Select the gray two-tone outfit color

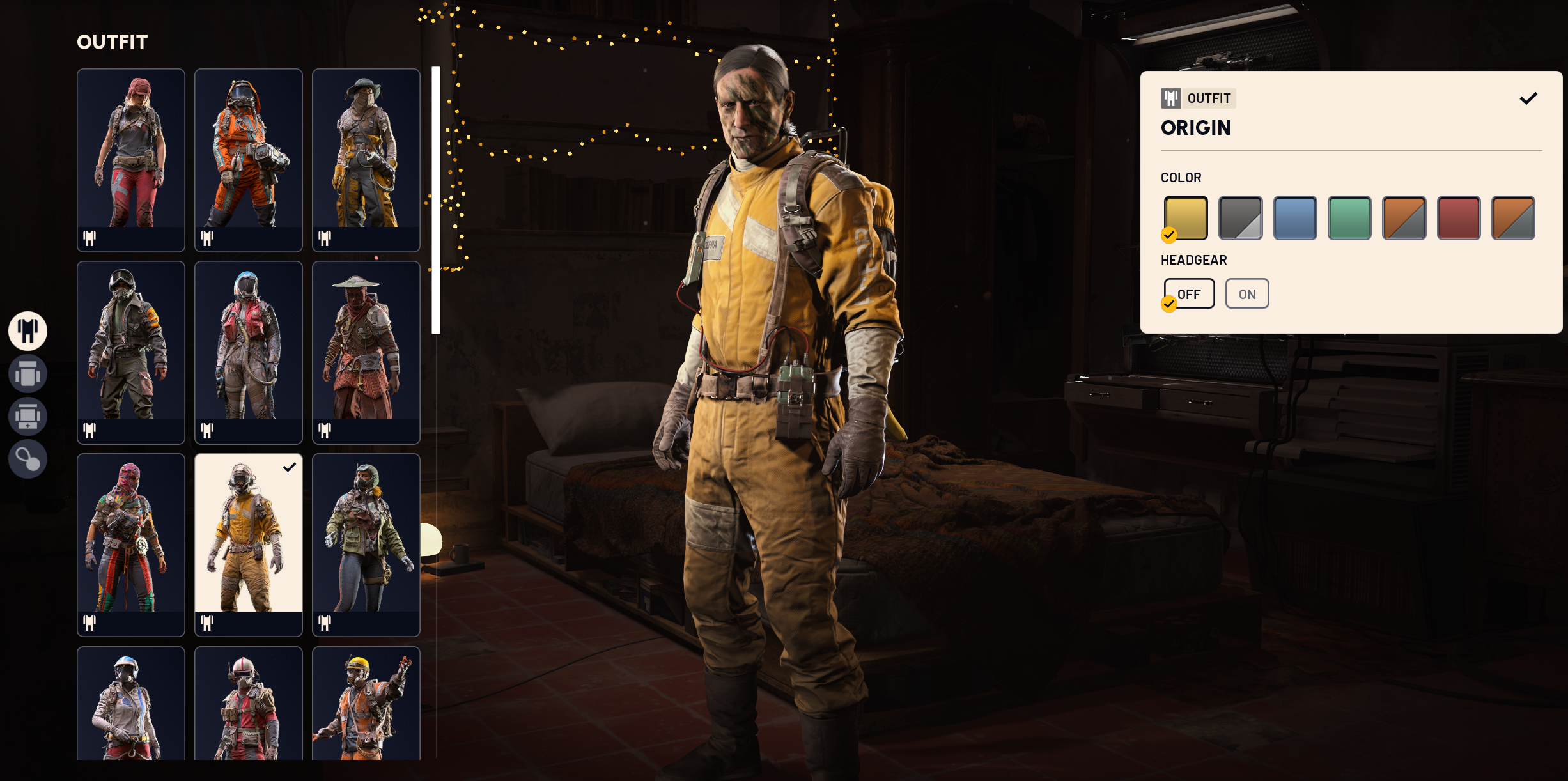[1240, 218]
